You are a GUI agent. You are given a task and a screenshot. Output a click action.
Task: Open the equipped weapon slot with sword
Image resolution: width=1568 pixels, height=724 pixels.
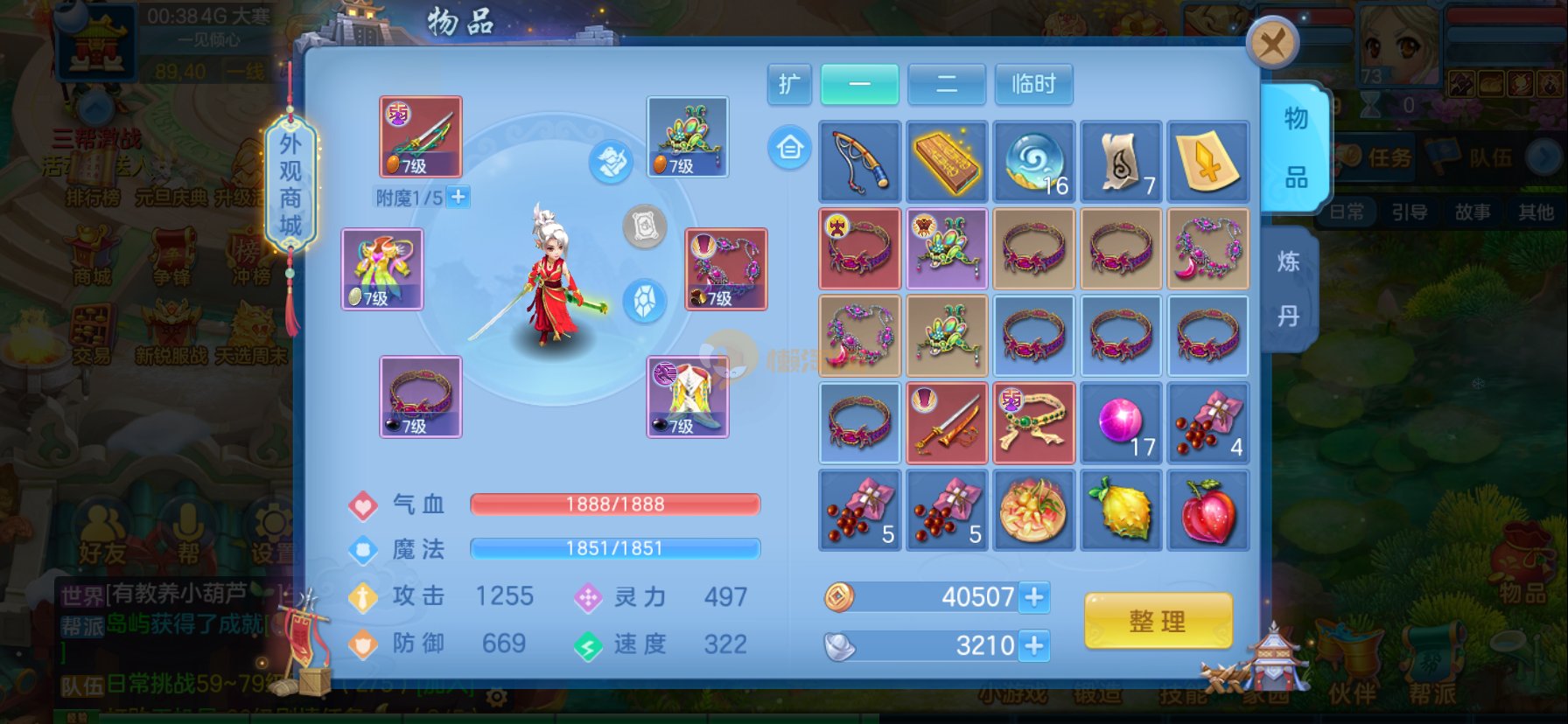pyautogui.click(x=420, y=136)
